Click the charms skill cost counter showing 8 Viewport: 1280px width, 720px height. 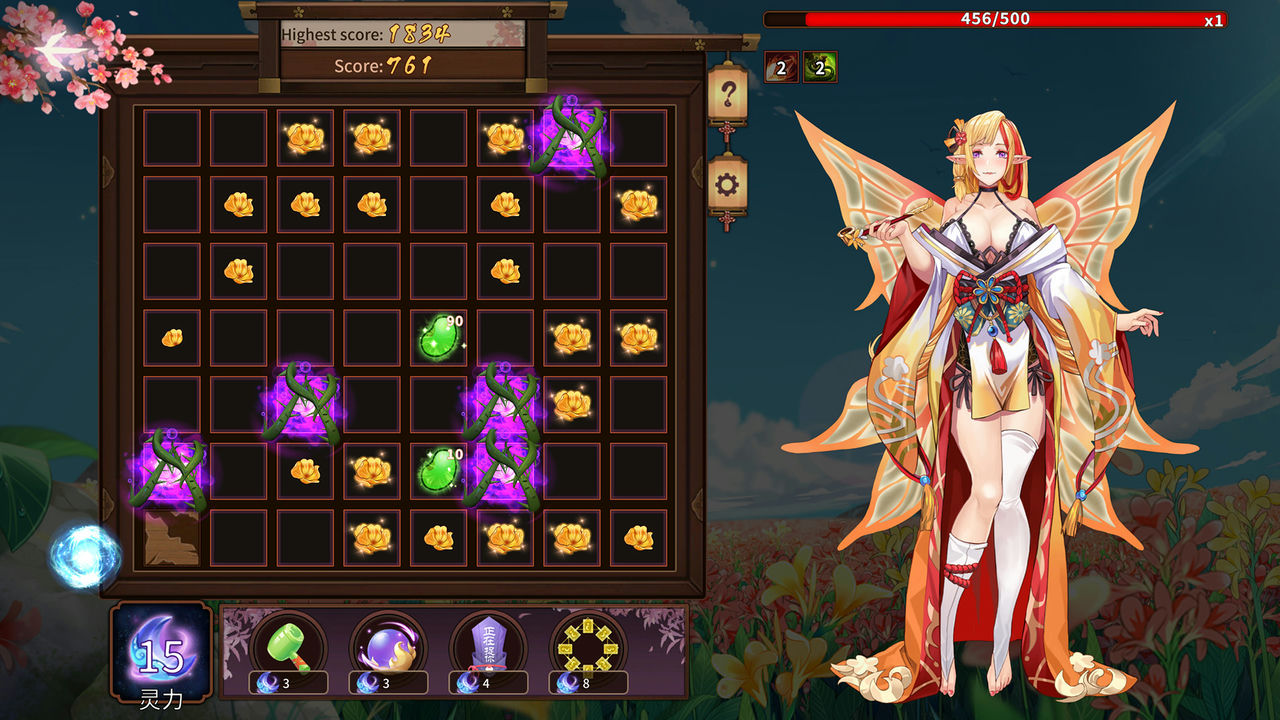click(587, 683)
